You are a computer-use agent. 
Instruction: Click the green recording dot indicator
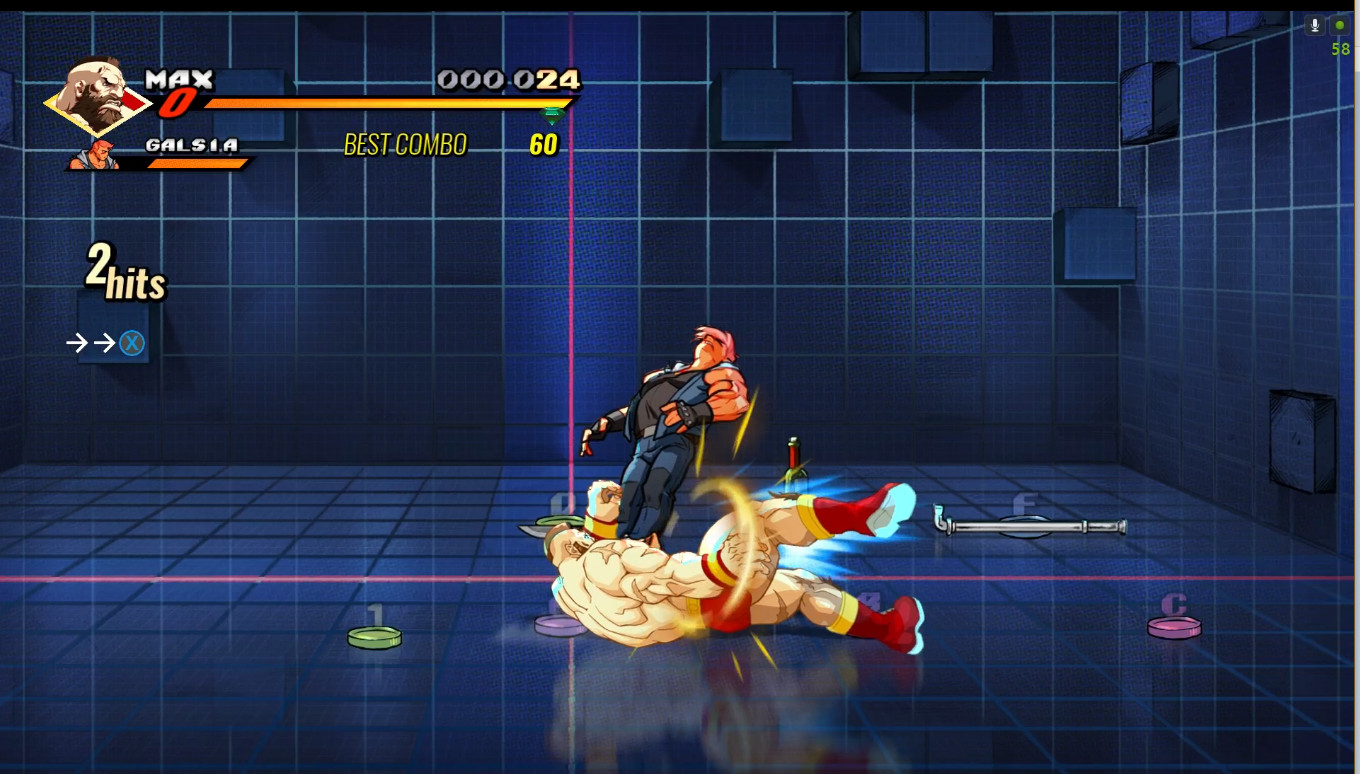point(1340,25)
